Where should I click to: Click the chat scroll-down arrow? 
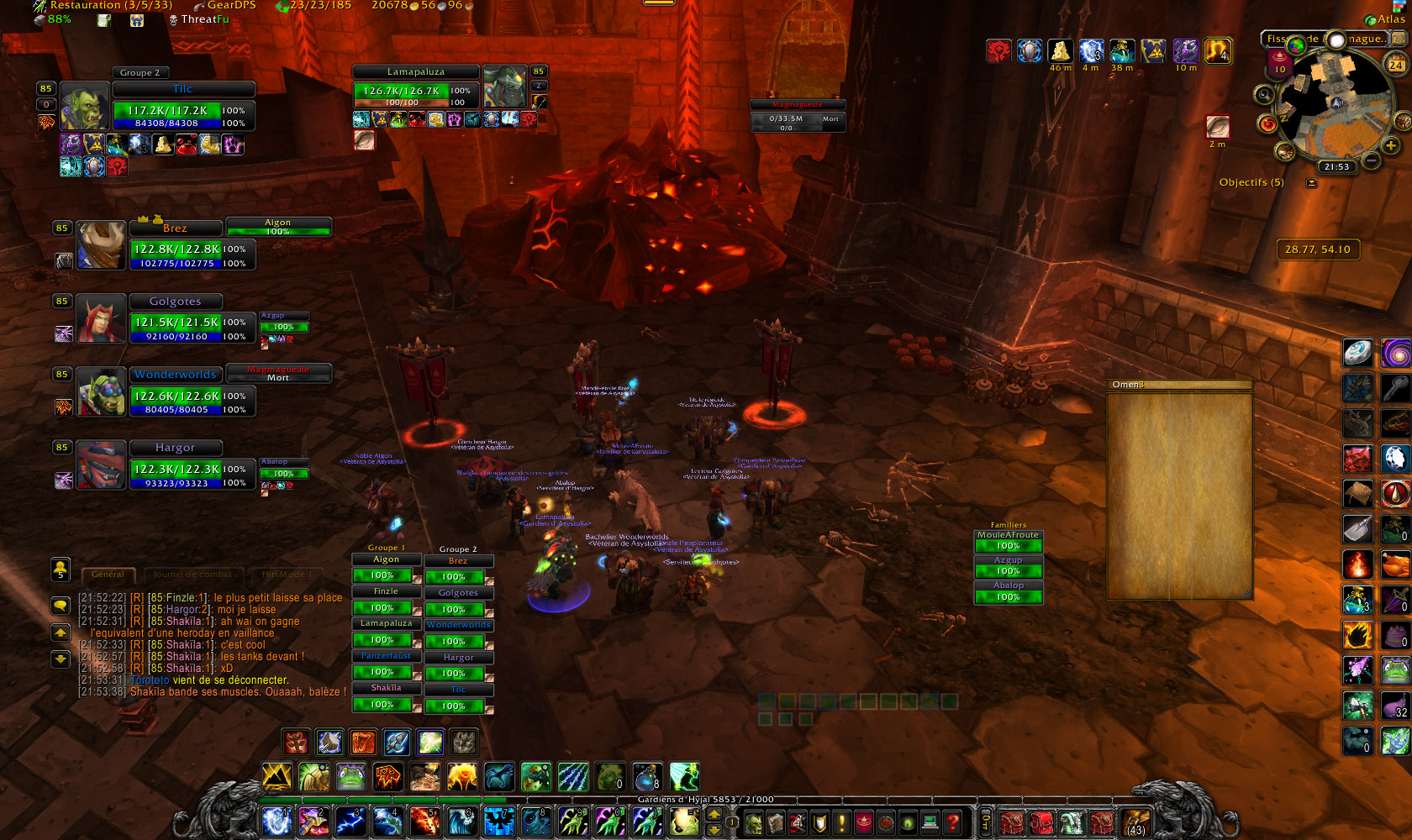coord(61,659)
